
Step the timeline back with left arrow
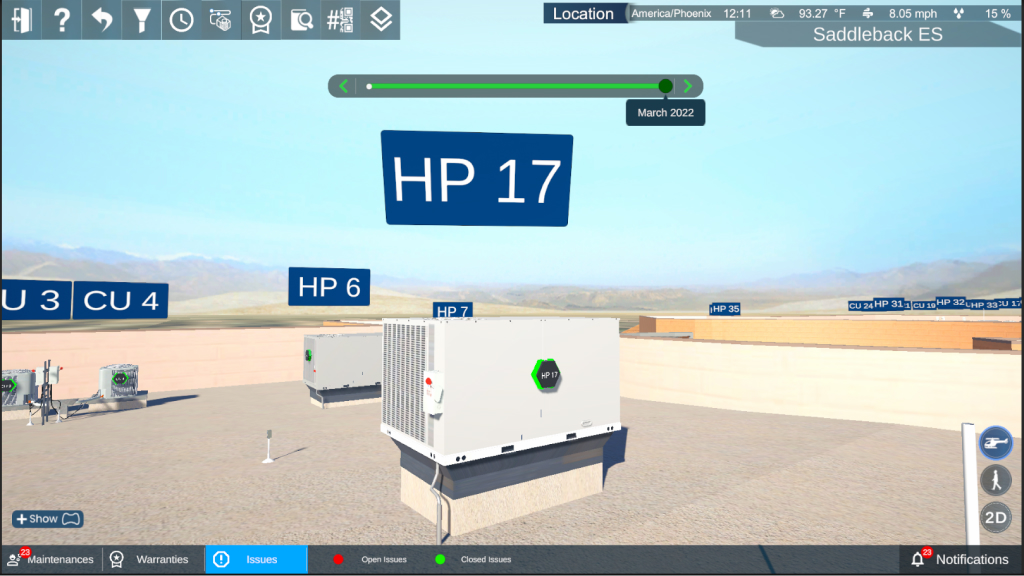click(x=344, y=86)
